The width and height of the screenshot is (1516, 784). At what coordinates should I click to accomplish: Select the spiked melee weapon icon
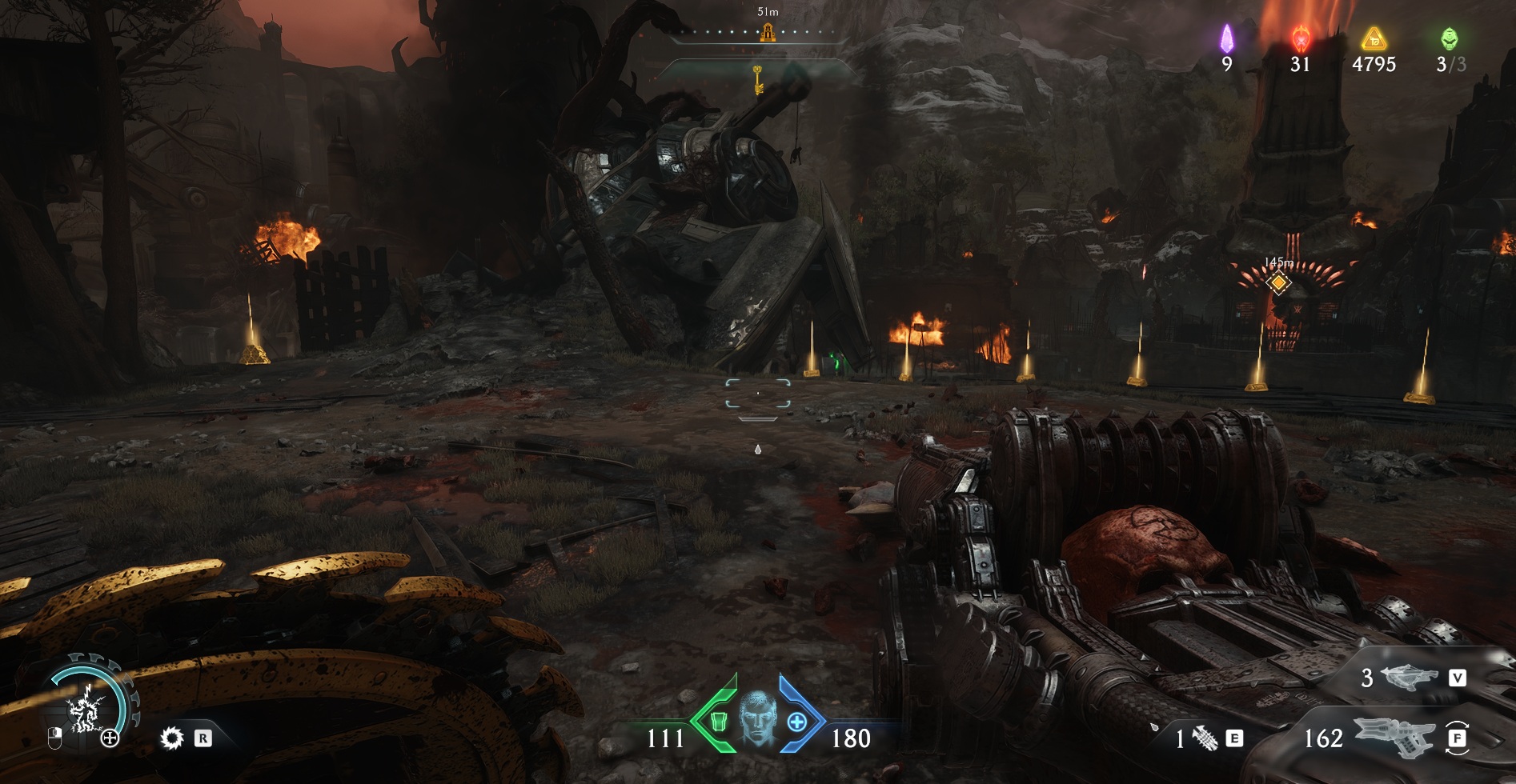click(x=1205, y=738)
